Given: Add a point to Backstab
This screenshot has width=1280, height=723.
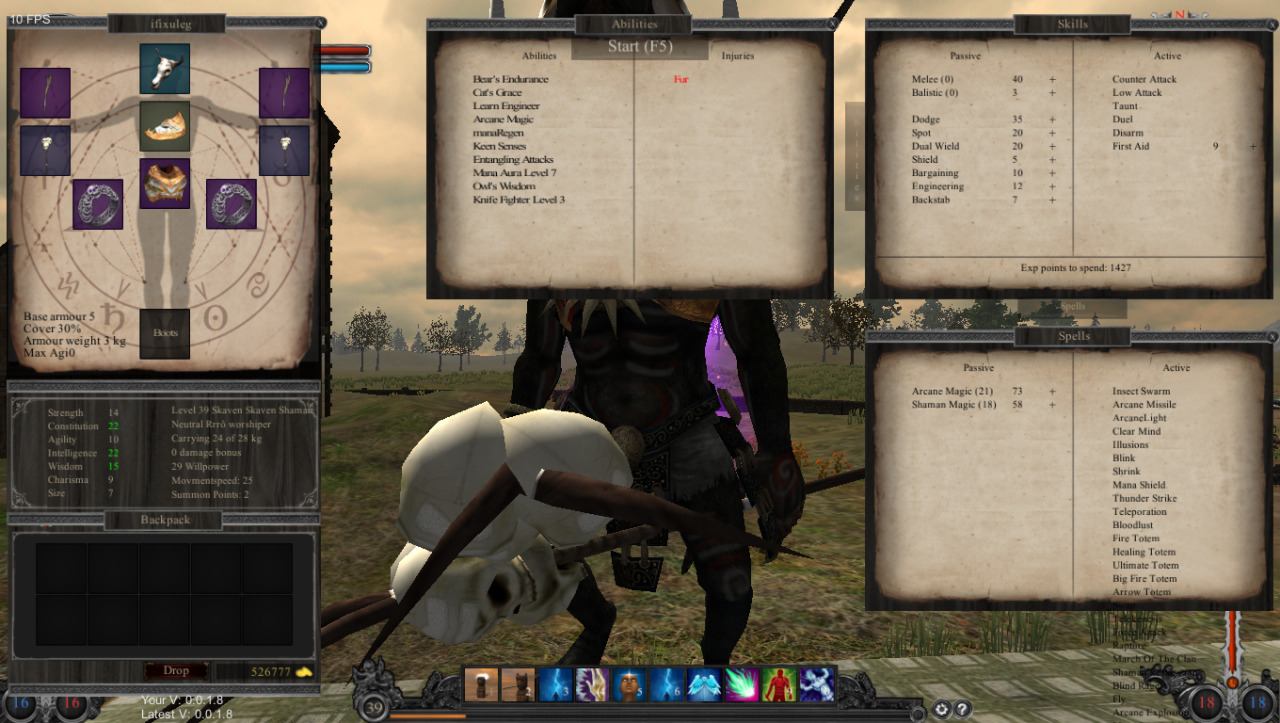Looking at the screenshot, I should coord(1052,200).
